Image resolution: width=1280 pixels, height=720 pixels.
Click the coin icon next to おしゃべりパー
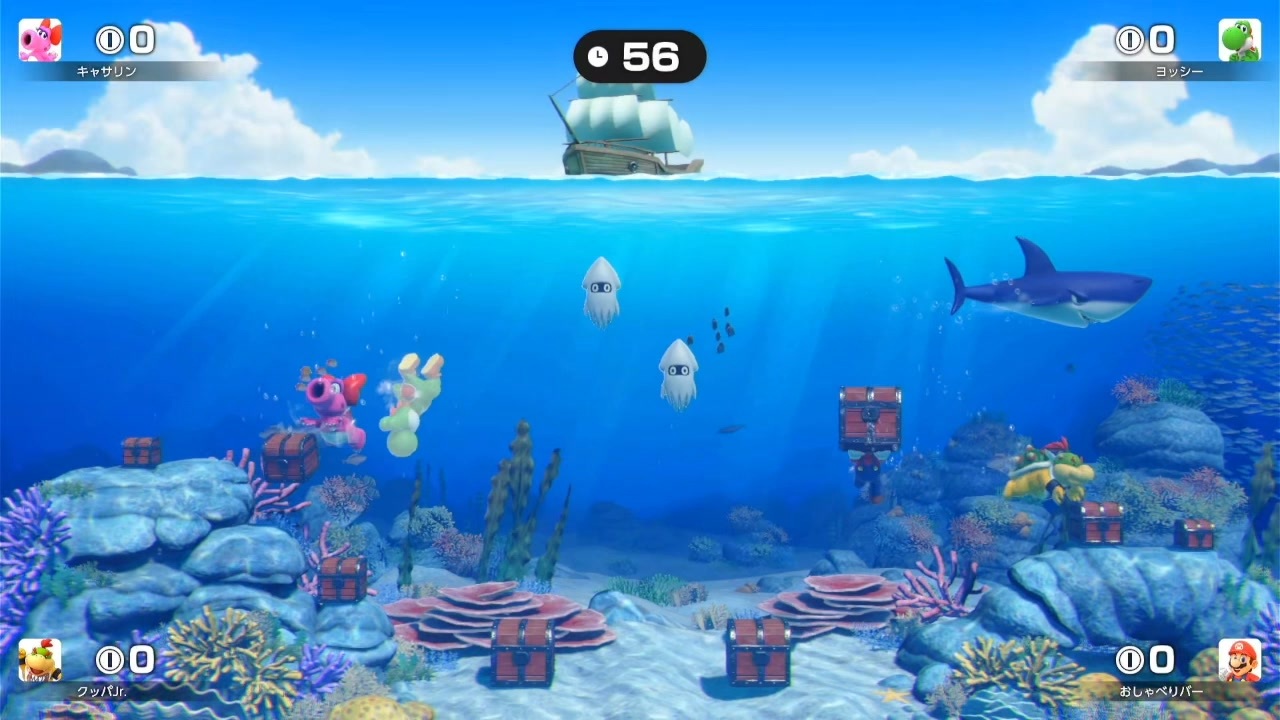(x=1128, y=660)
